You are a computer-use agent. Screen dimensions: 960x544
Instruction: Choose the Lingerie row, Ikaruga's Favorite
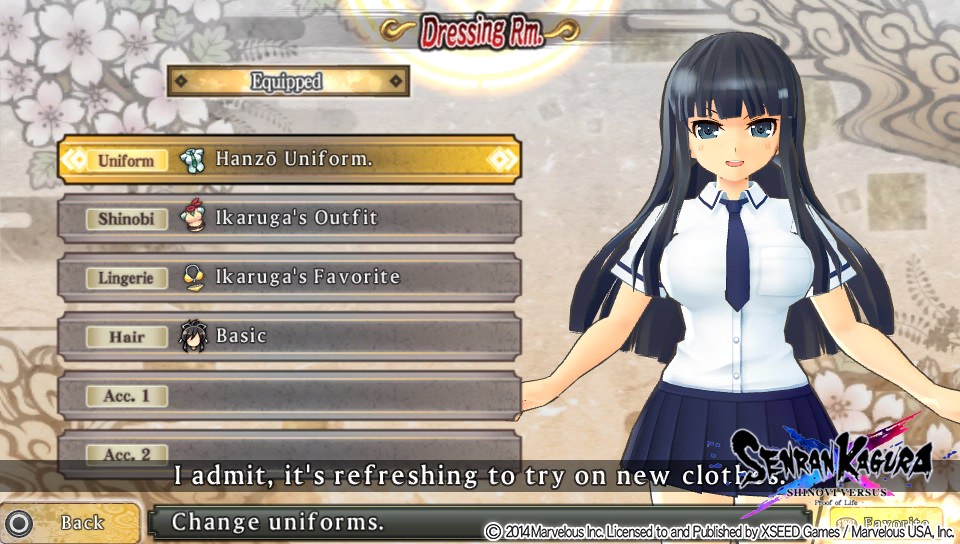tap(289, 277)
